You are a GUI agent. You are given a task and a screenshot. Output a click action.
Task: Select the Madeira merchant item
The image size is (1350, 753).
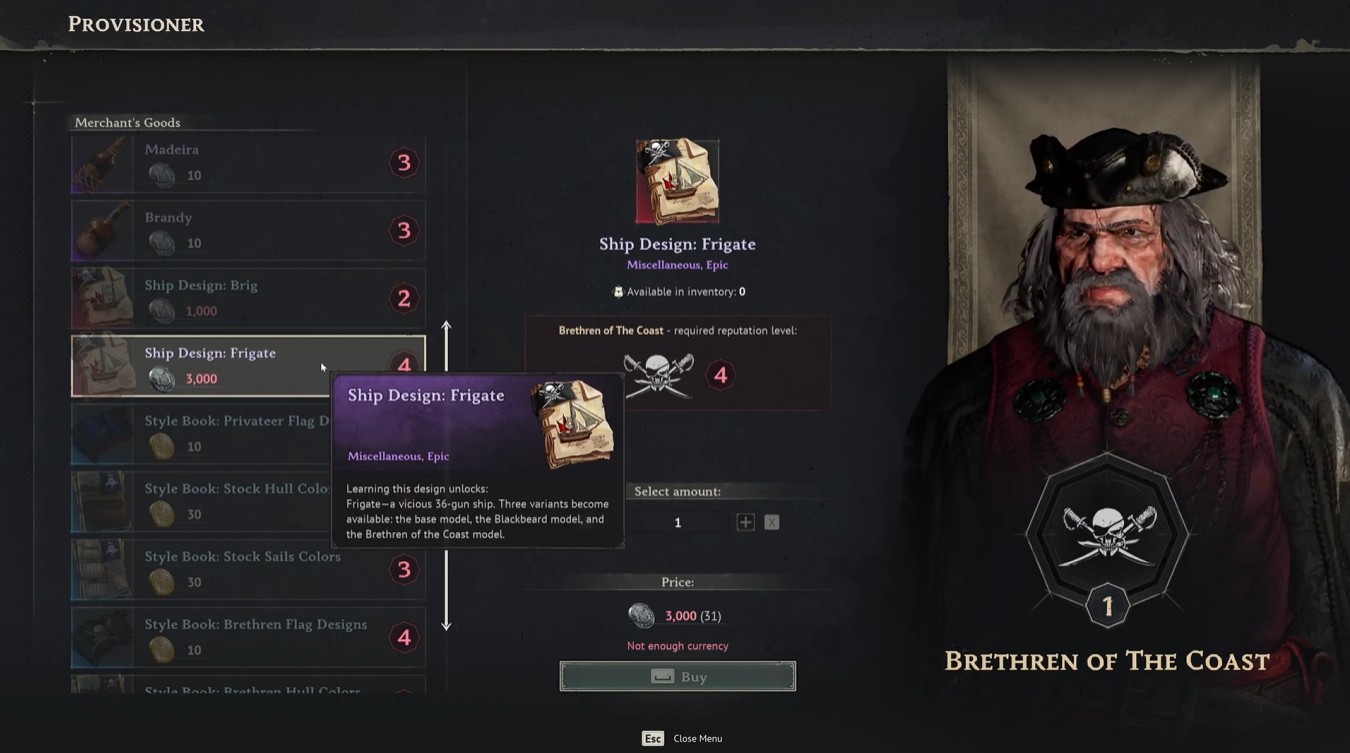click(247, 163)
